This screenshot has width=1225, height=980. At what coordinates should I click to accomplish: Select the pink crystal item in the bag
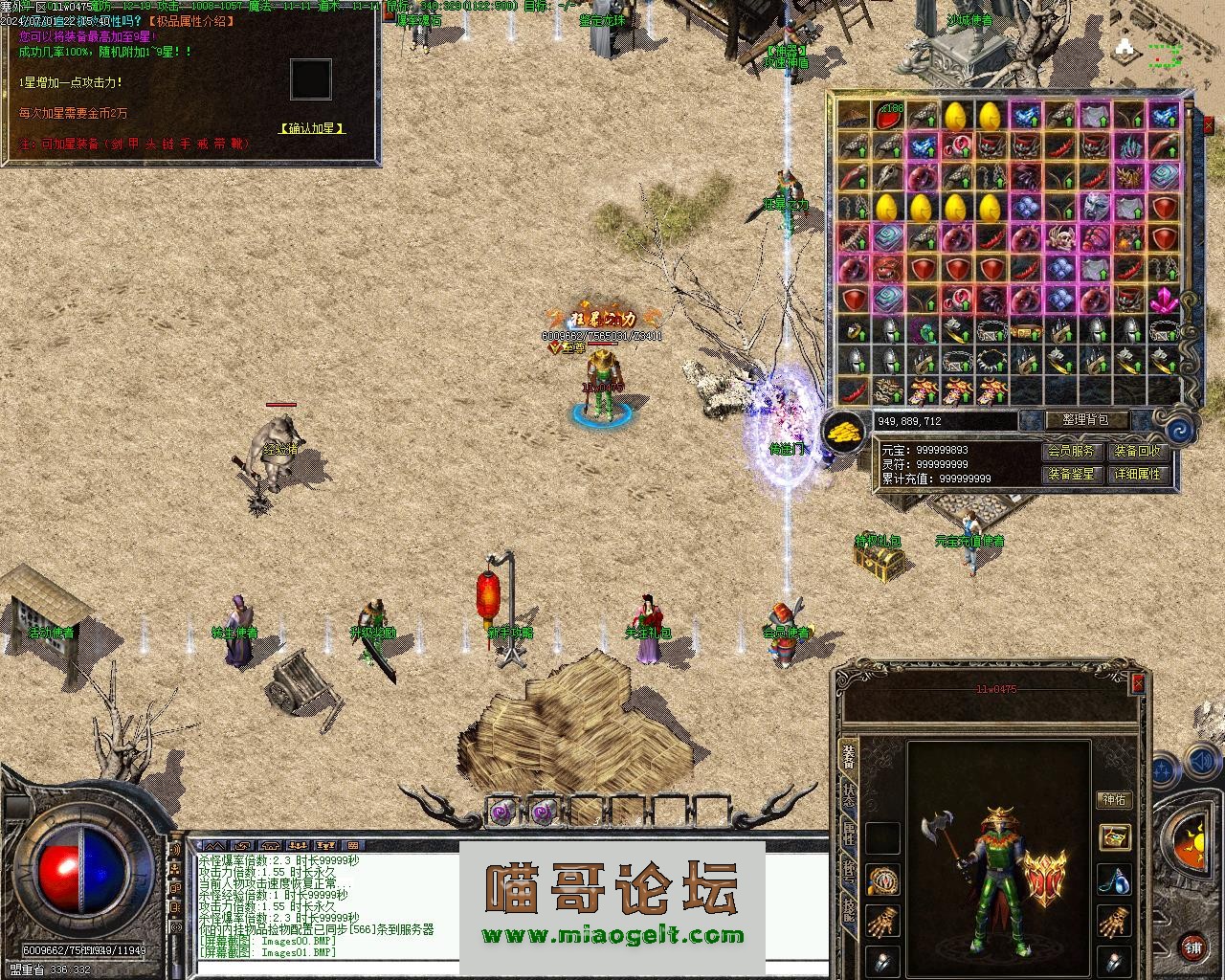(1164, 301)
